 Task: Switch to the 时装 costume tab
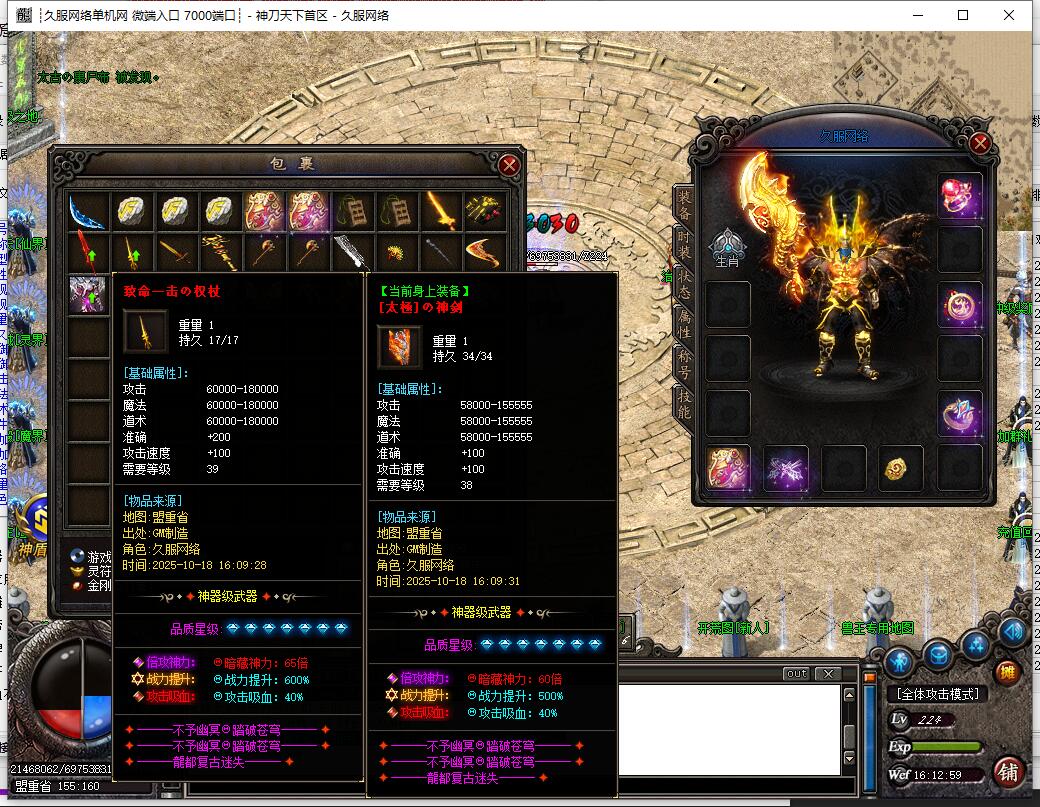tap(684, 240)
